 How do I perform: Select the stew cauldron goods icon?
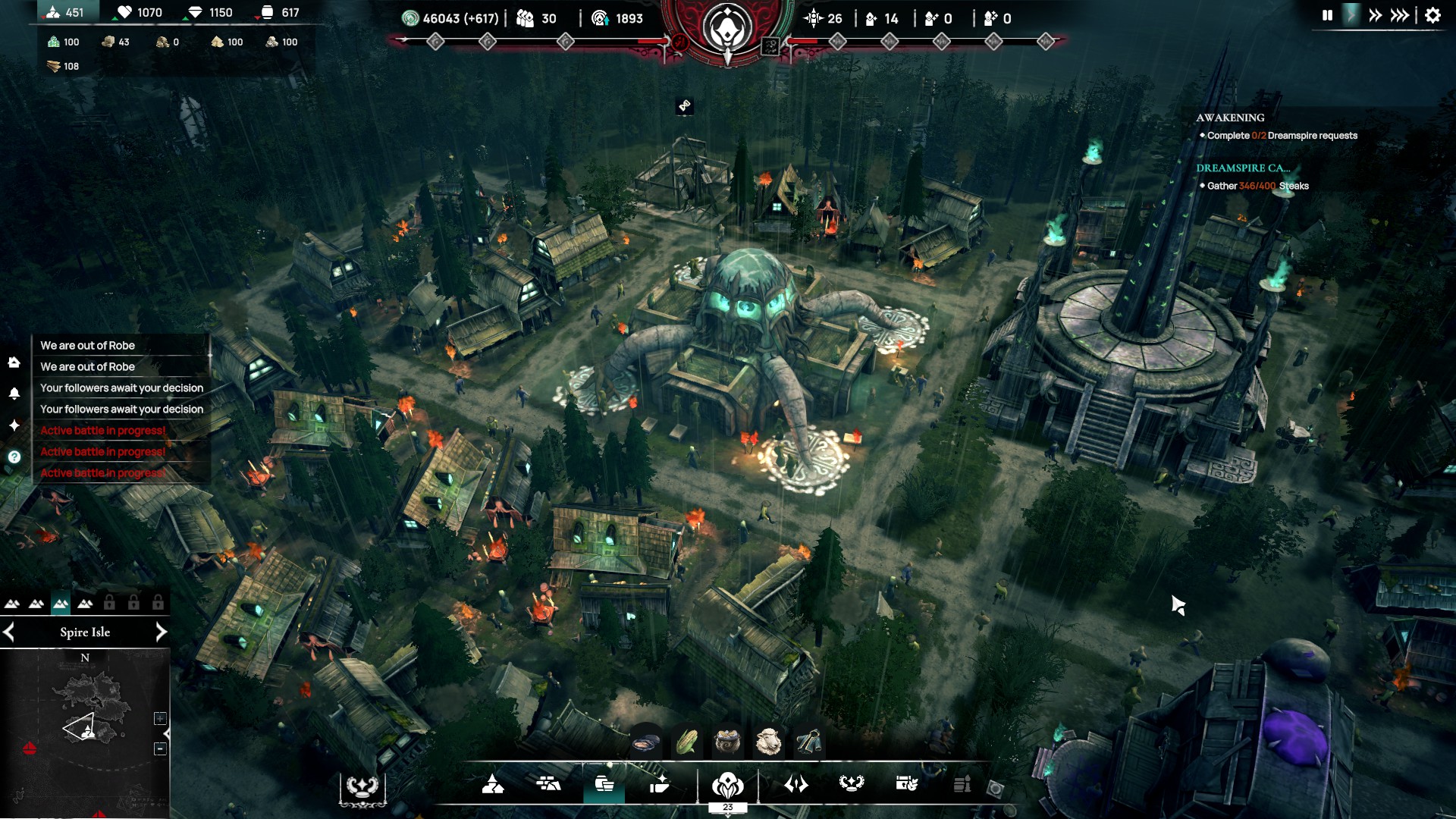(727, 742)
